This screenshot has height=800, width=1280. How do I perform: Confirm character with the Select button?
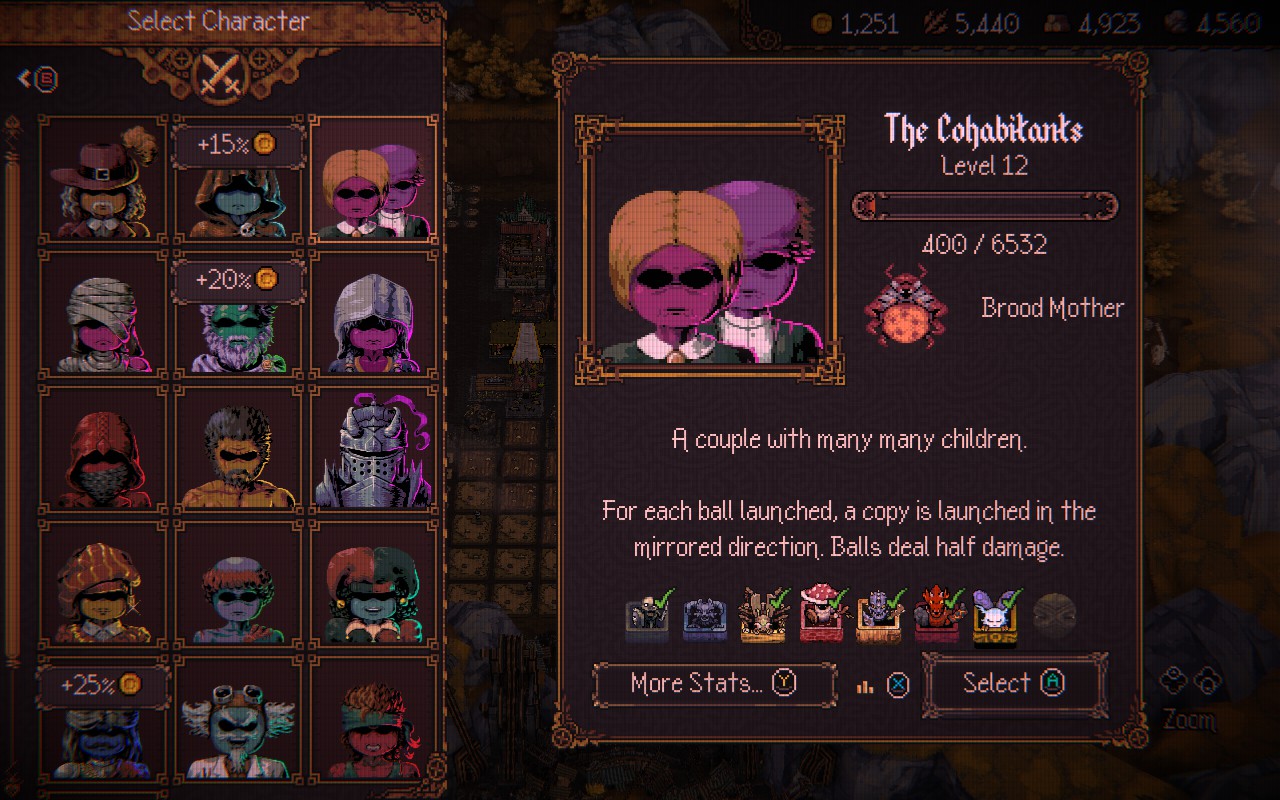click(x=1014, y=684)
